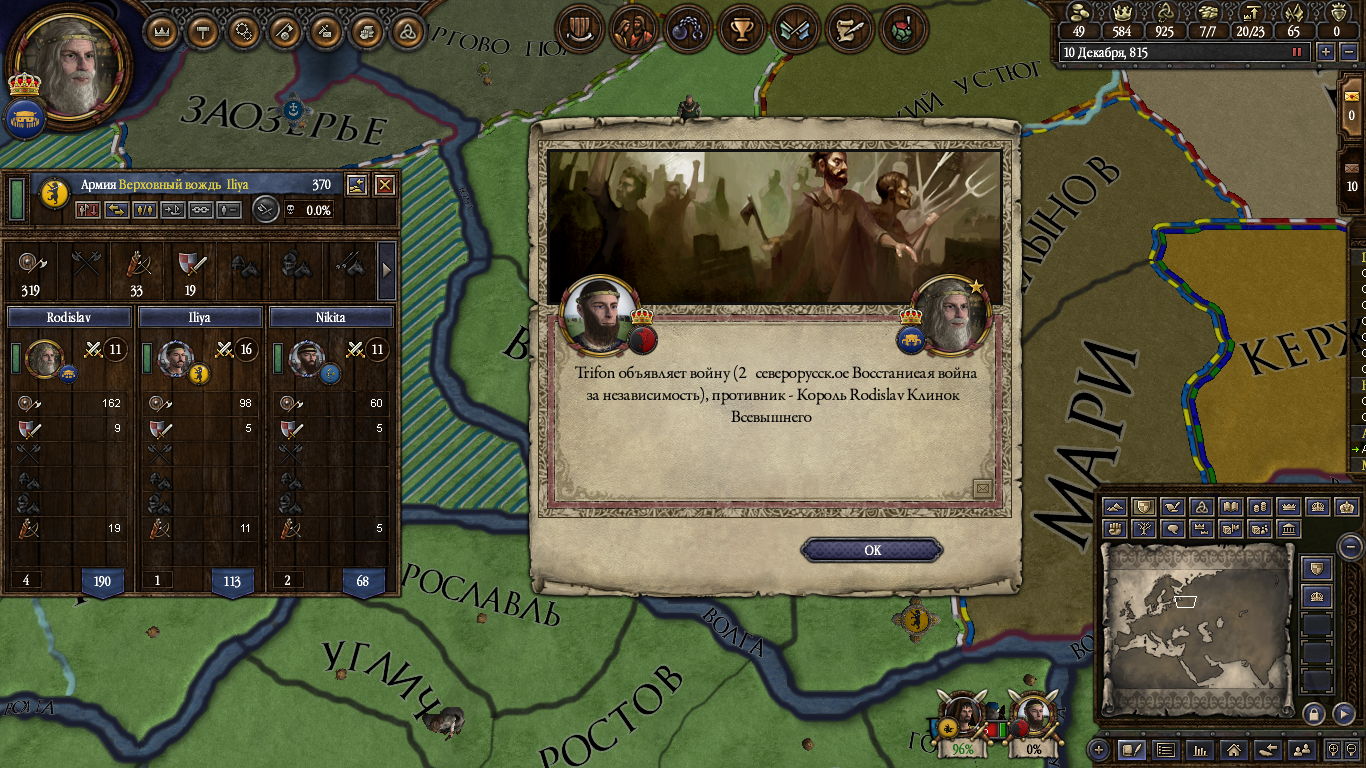Select commander Rodislav's flank portrait

coord(44,359)
